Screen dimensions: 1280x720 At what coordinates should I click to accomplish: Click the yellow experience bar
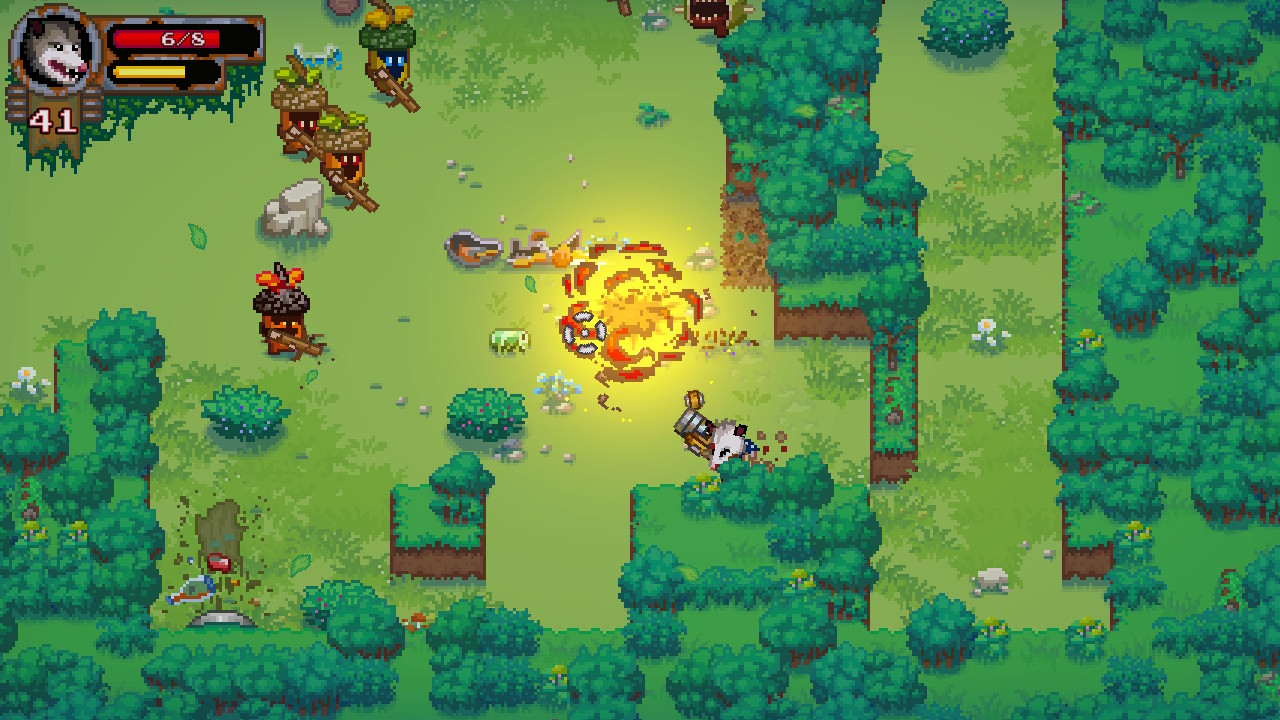point(150,72)
